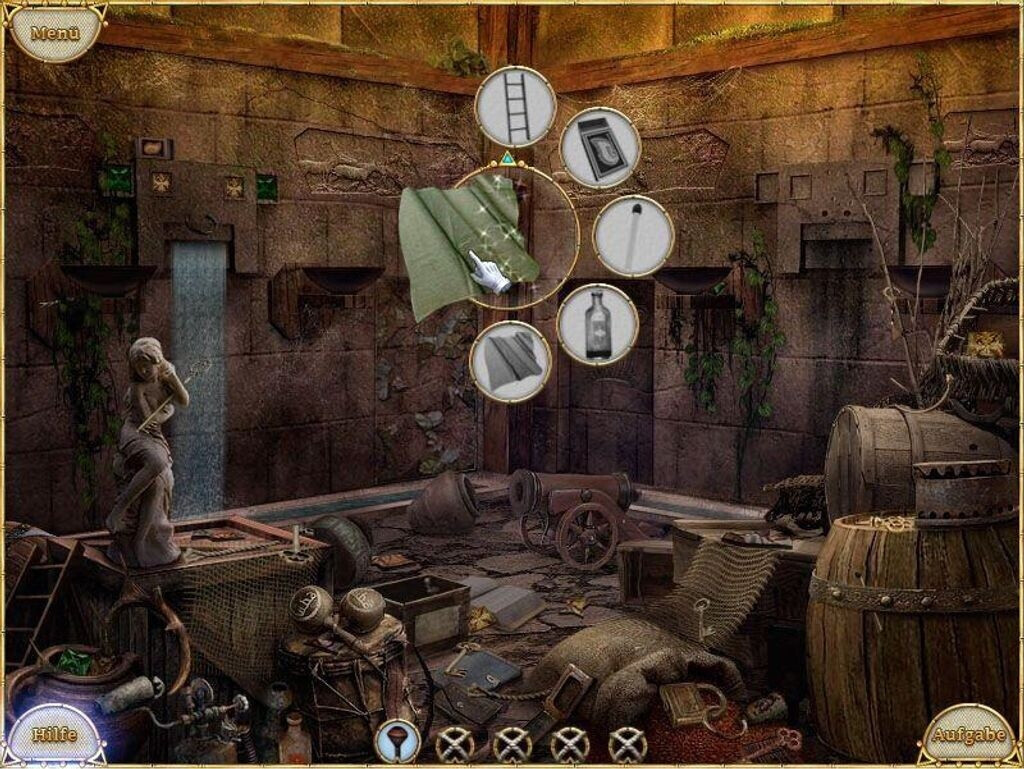The width and height of the screenshot is (1024, 769).
Task: Select the grey cloth icon in the wheel
Action: click(511, 361)
